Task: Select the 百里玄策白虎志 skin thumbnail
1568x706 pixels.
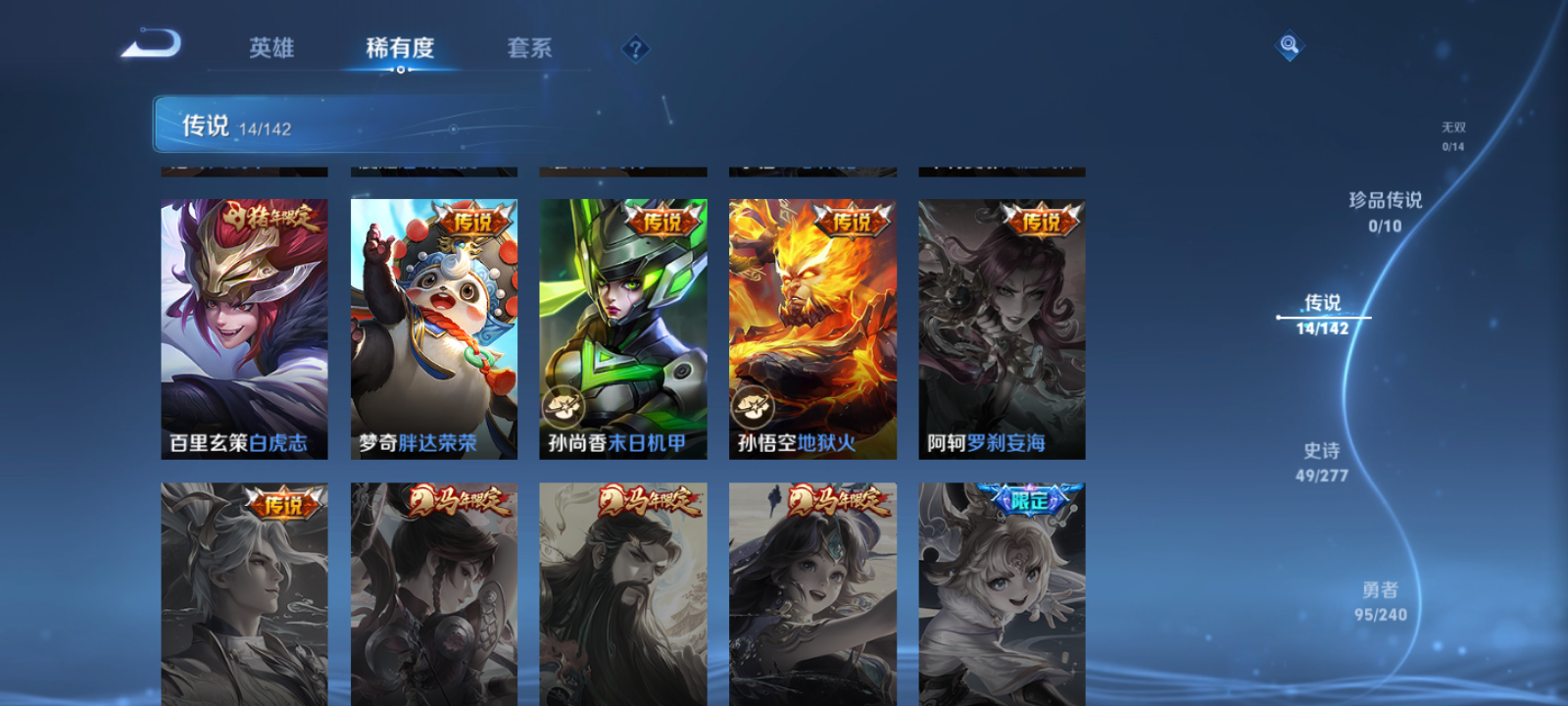Action: coord(243,324)
